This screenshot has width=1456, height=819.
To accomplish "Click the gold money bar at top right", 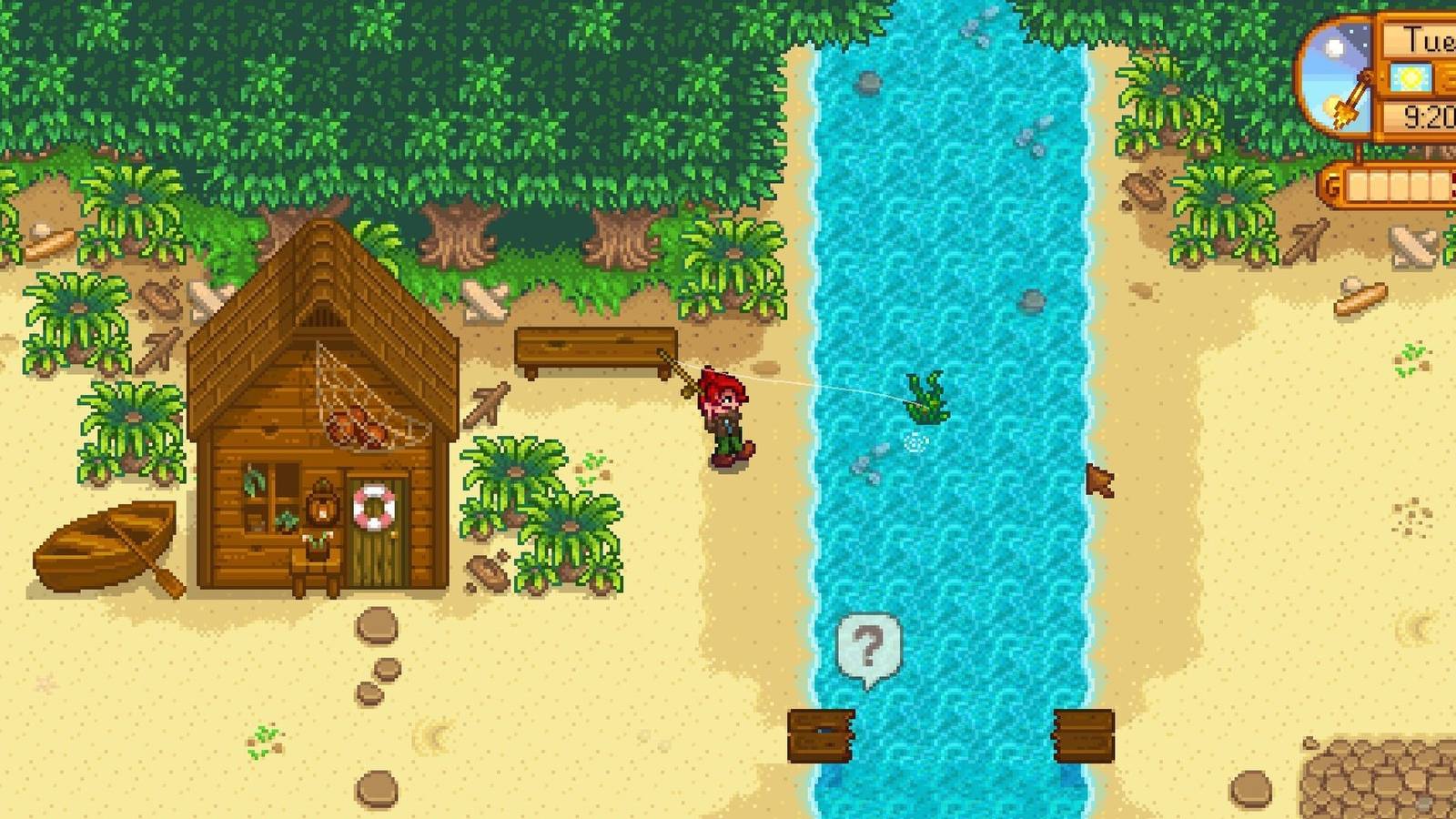I will click(x=1392, y=187).
